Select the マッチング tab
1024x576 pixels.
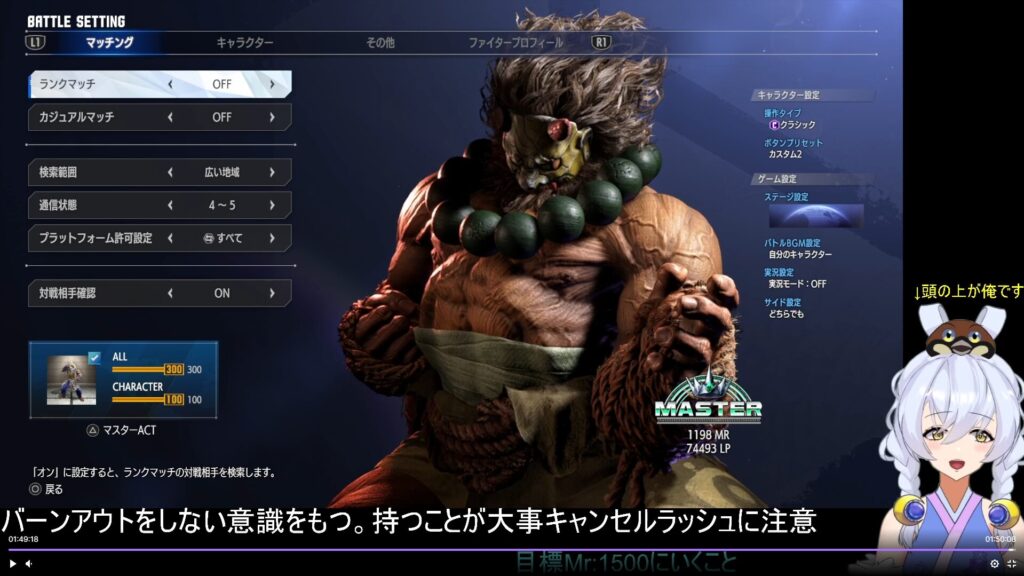coord(109,43)
